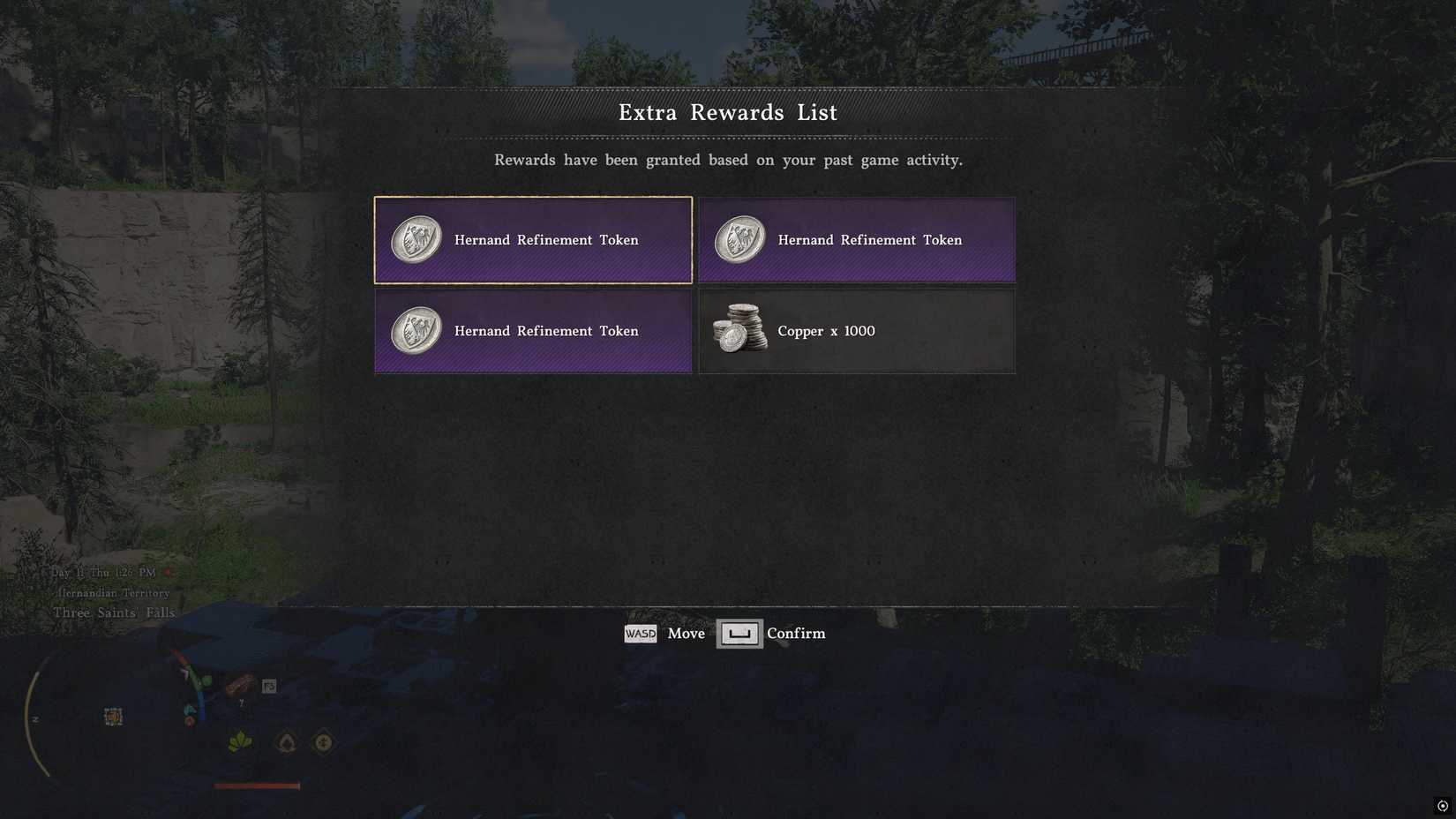Click the N compass letter on the minimap ring

(35, 719)
